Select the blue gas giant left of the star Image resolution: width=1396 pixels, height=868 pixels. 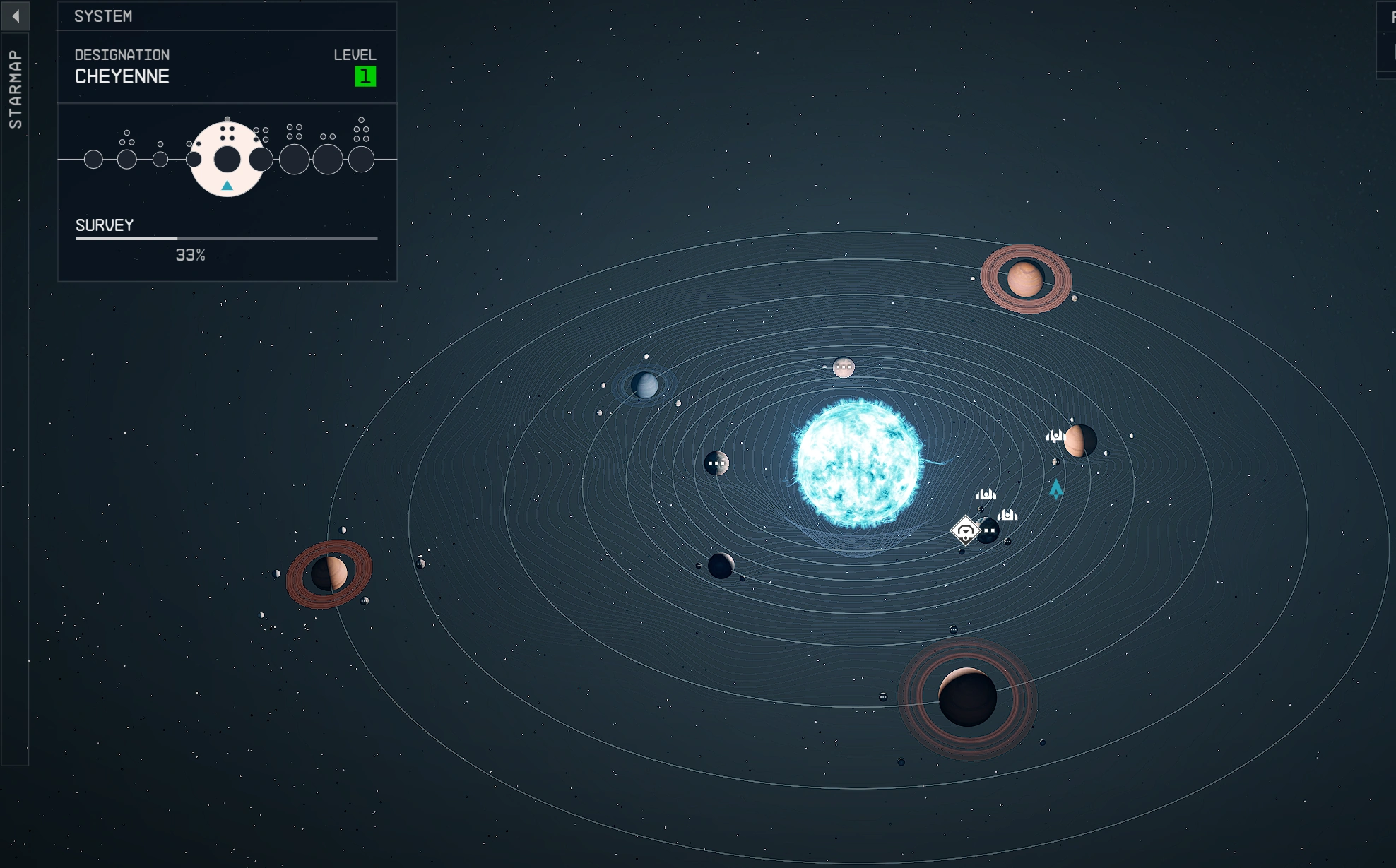tap(644, 386)
